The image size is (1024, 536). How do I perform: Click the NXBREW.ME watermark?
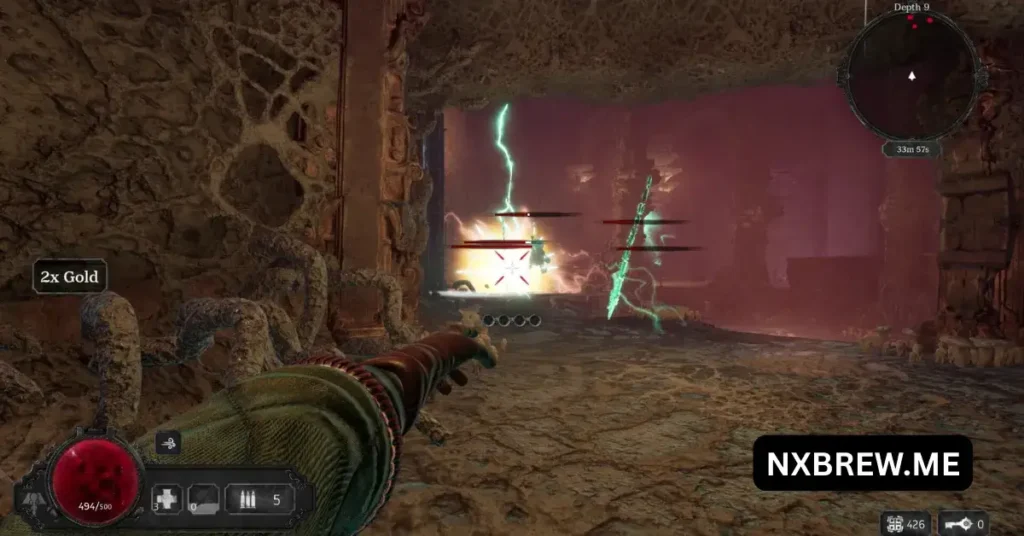click(x=862, y=463)
